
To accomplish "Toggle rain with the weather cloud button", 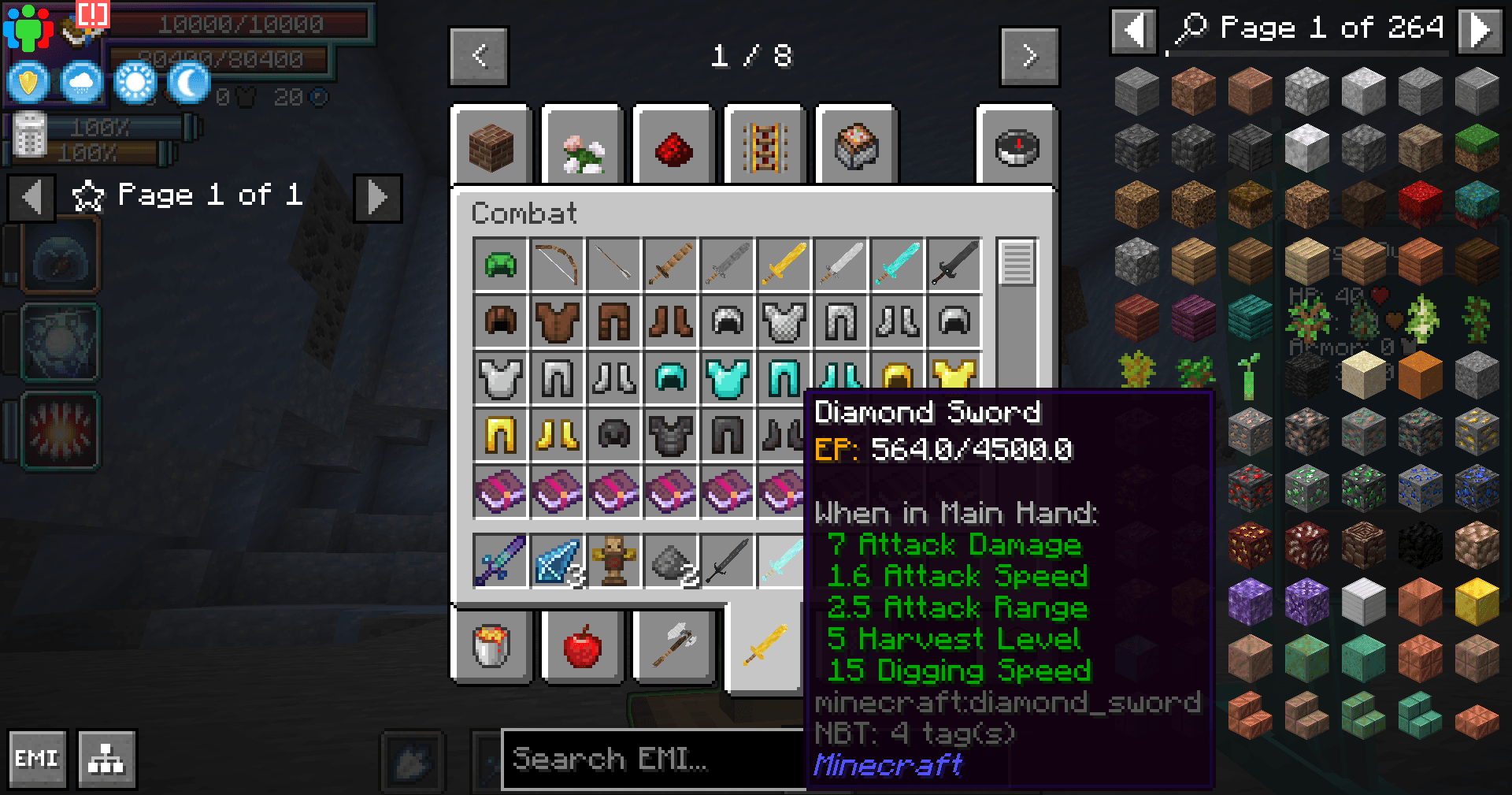I will pos(81,82).
